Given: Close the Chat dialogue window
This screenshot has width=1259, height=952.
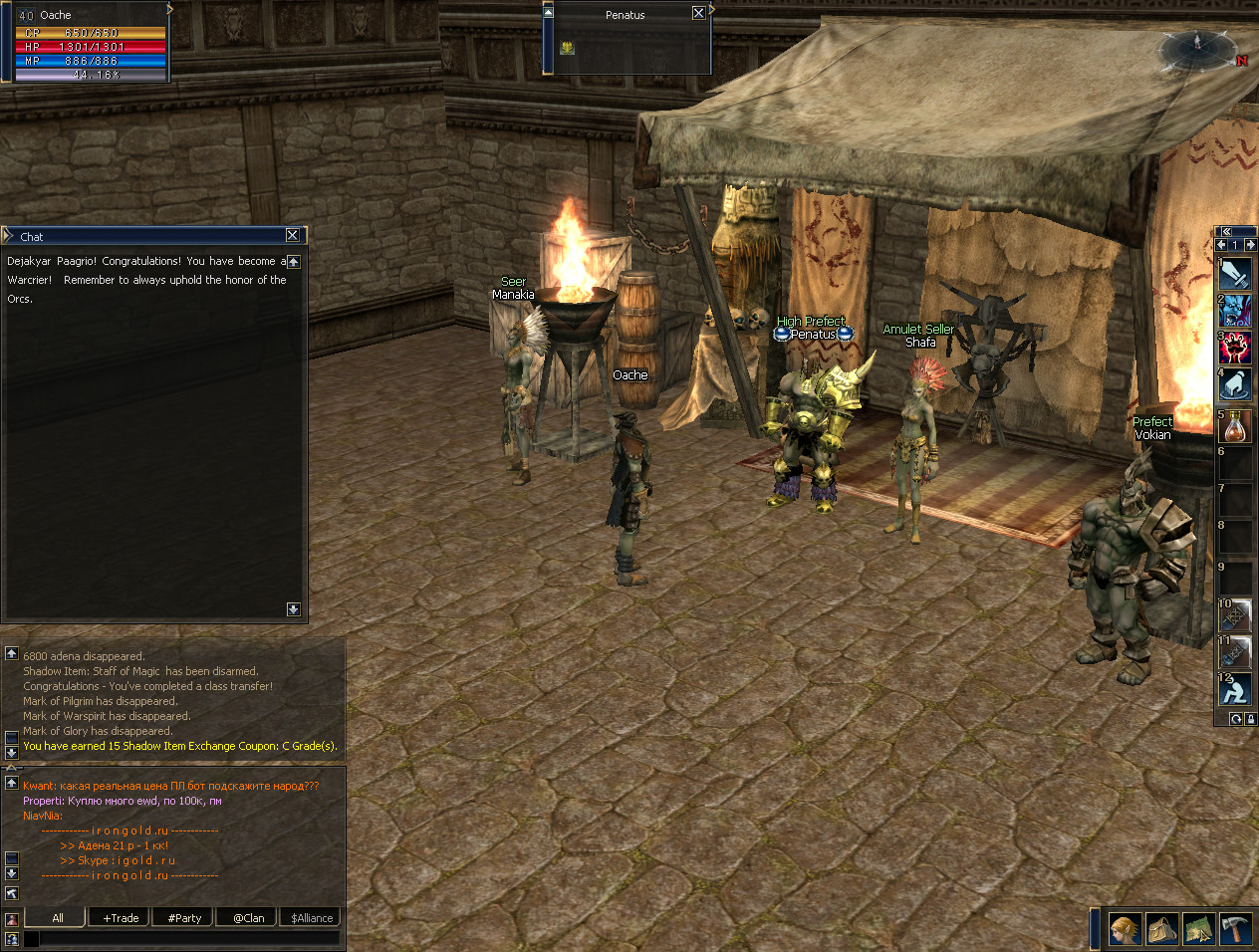Looking at the screenshot, I should click(292, 236).
